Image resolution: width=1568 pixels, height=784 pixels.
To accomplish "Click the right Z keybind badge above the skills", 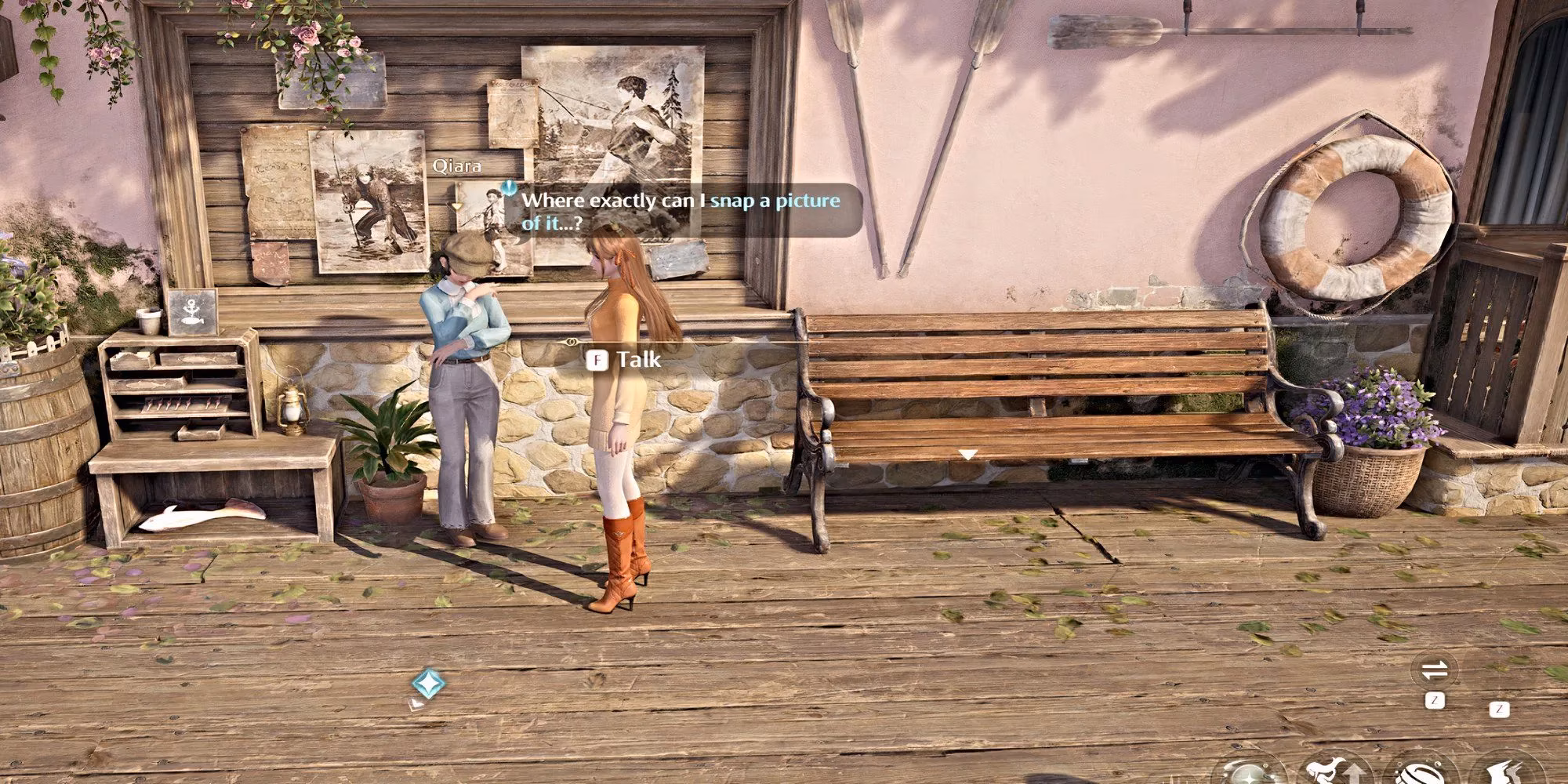I will [x=1499, y=710].
